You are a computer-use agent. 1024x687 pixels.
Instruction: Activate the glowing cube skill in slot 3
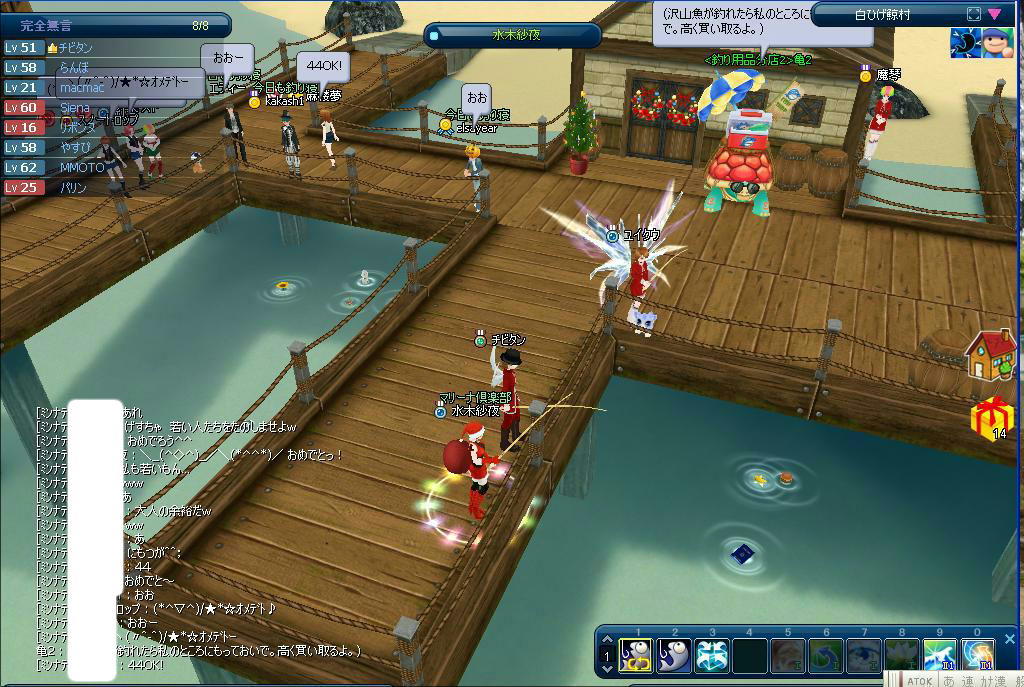[712, 655]
